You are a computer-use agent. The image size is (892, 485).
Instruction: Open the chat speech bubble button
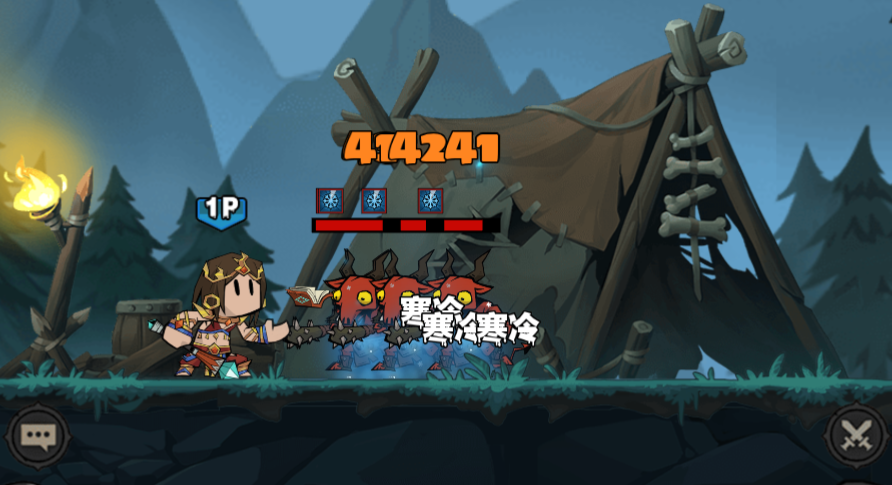click(x=38, y=436)
